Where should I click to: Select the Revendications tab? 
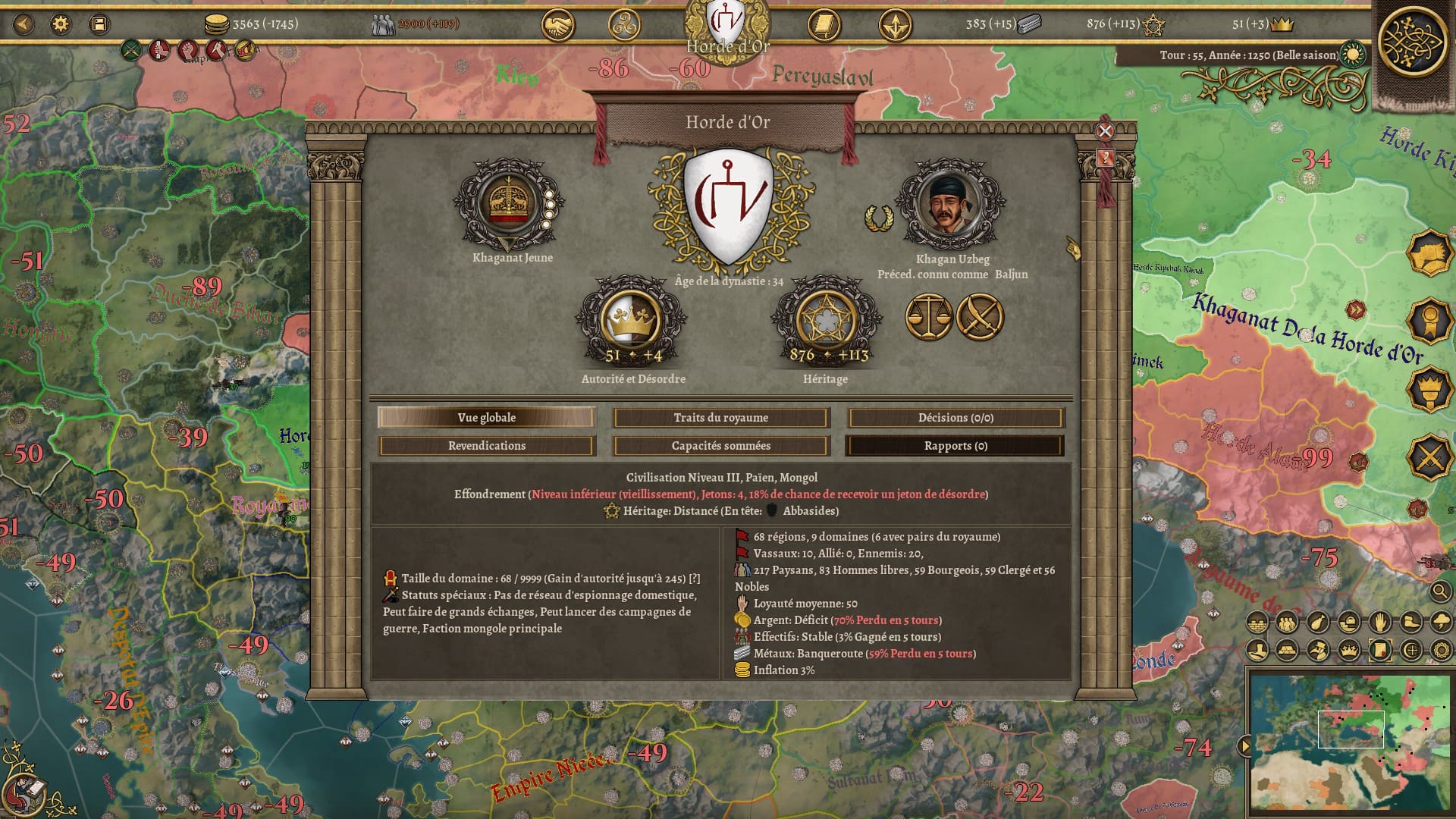pos(486,446)
